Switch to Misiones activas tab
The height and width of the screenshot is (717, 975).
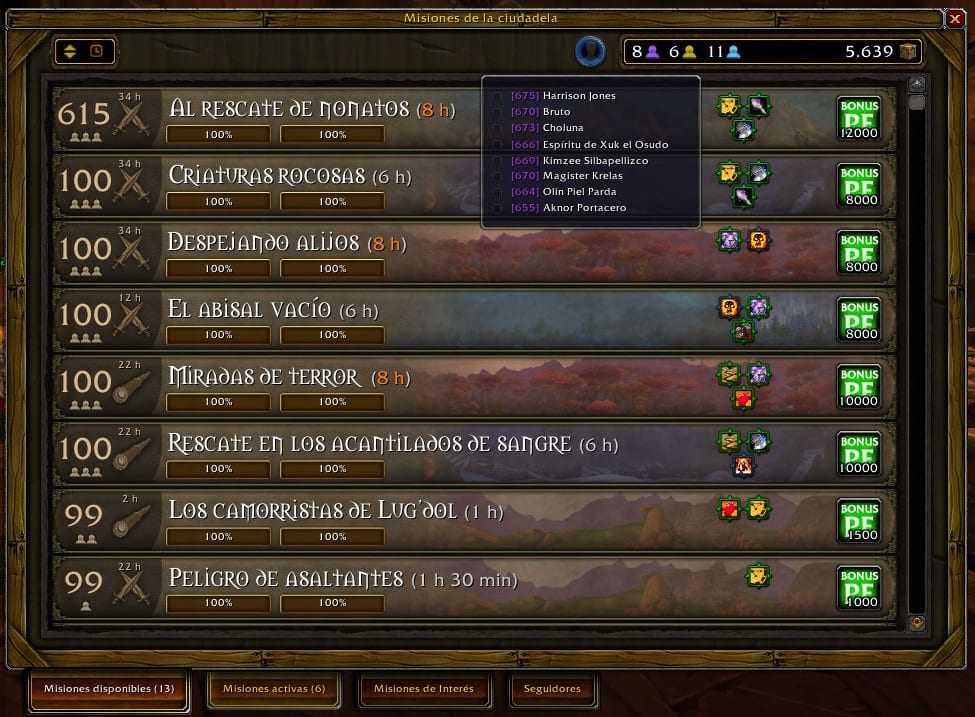coord(273,689)
